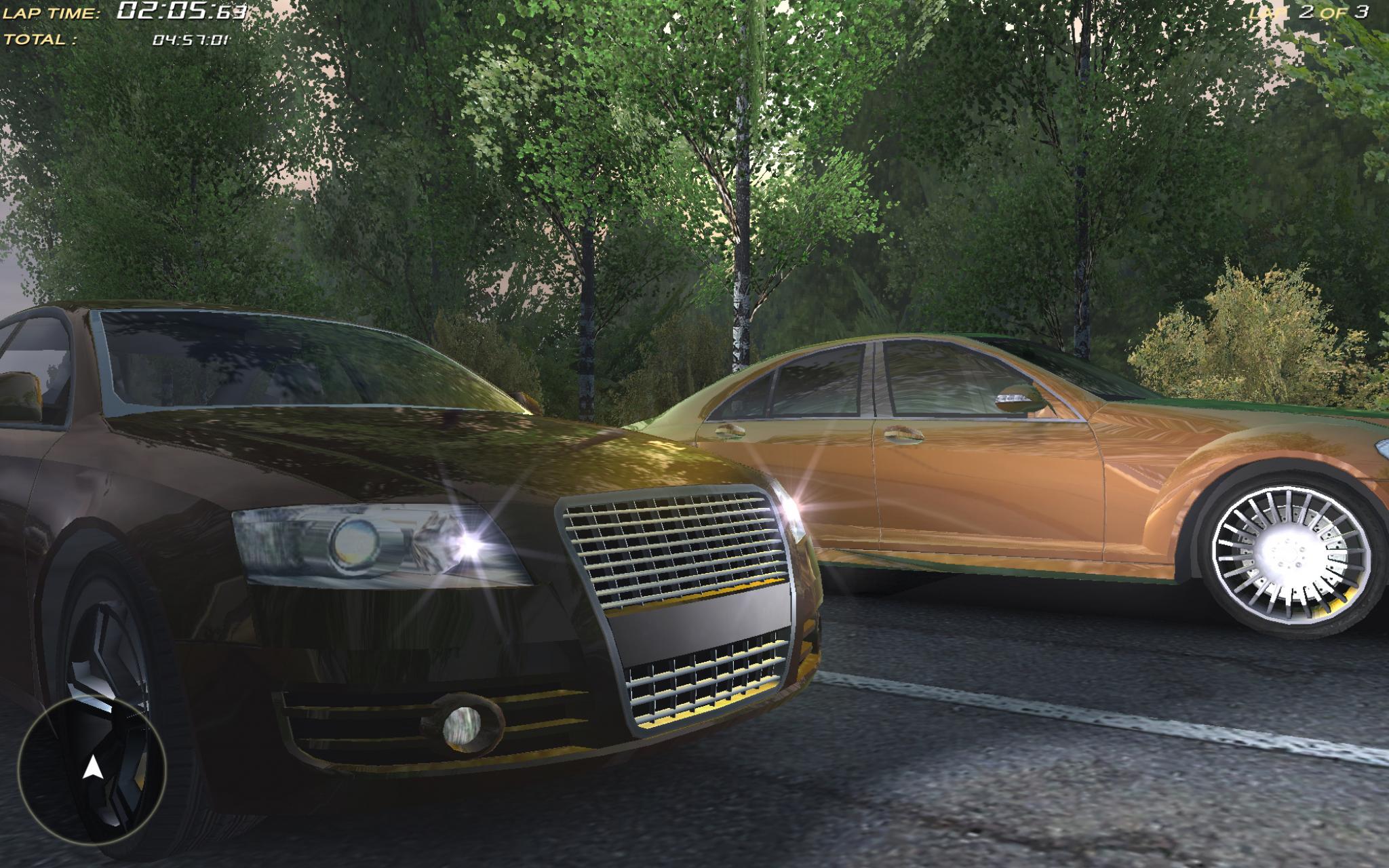Viewport: 1389px width, 868px height.
Task: Expand the LAP TIME readout panel
Action: [x=122, y=12]
